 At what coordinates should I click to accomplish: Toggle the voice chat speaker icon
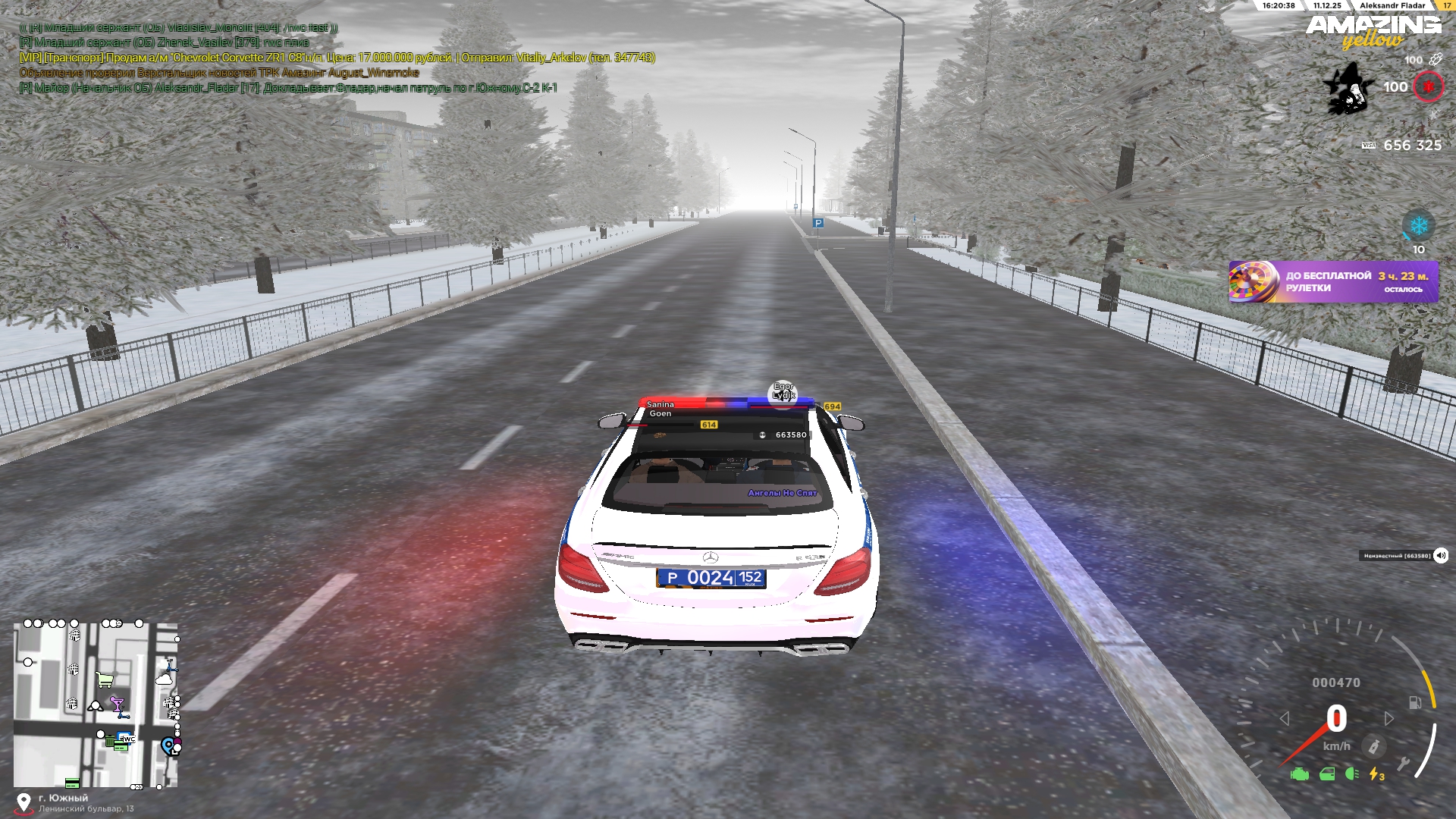pos(1441,556)
